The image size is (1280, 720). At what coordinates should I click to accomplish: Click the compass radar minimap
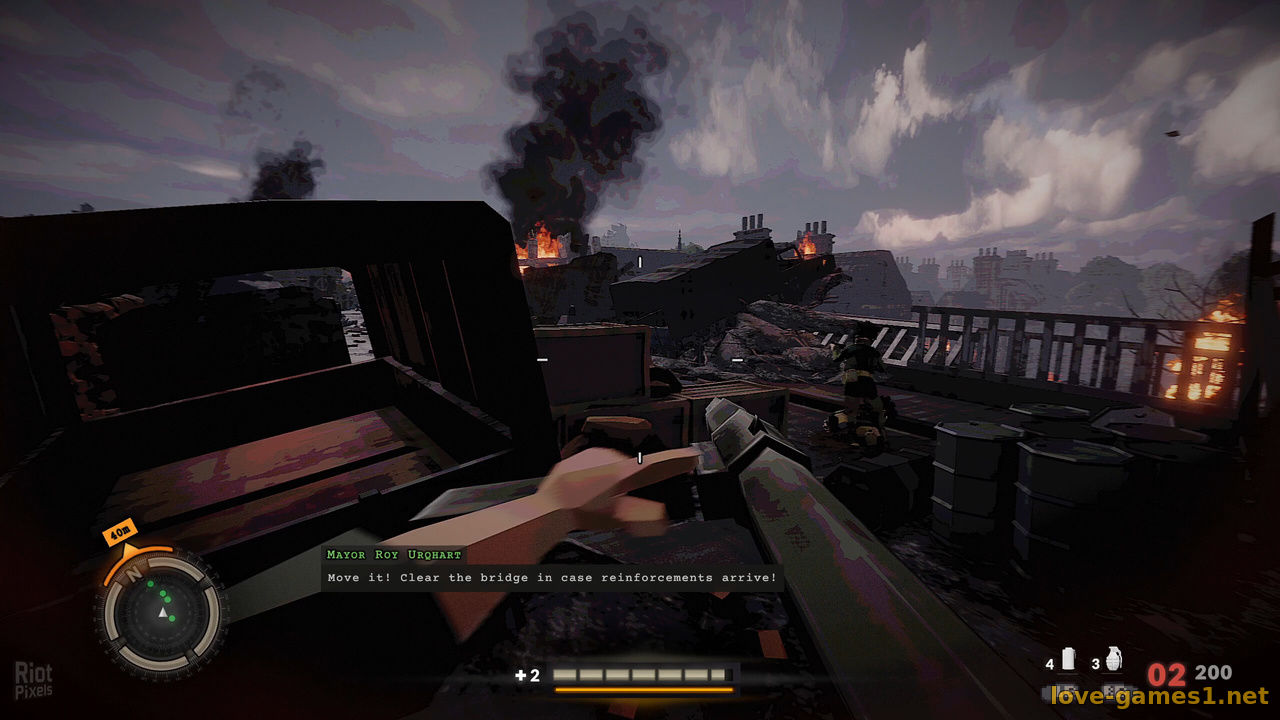[159, 611]
